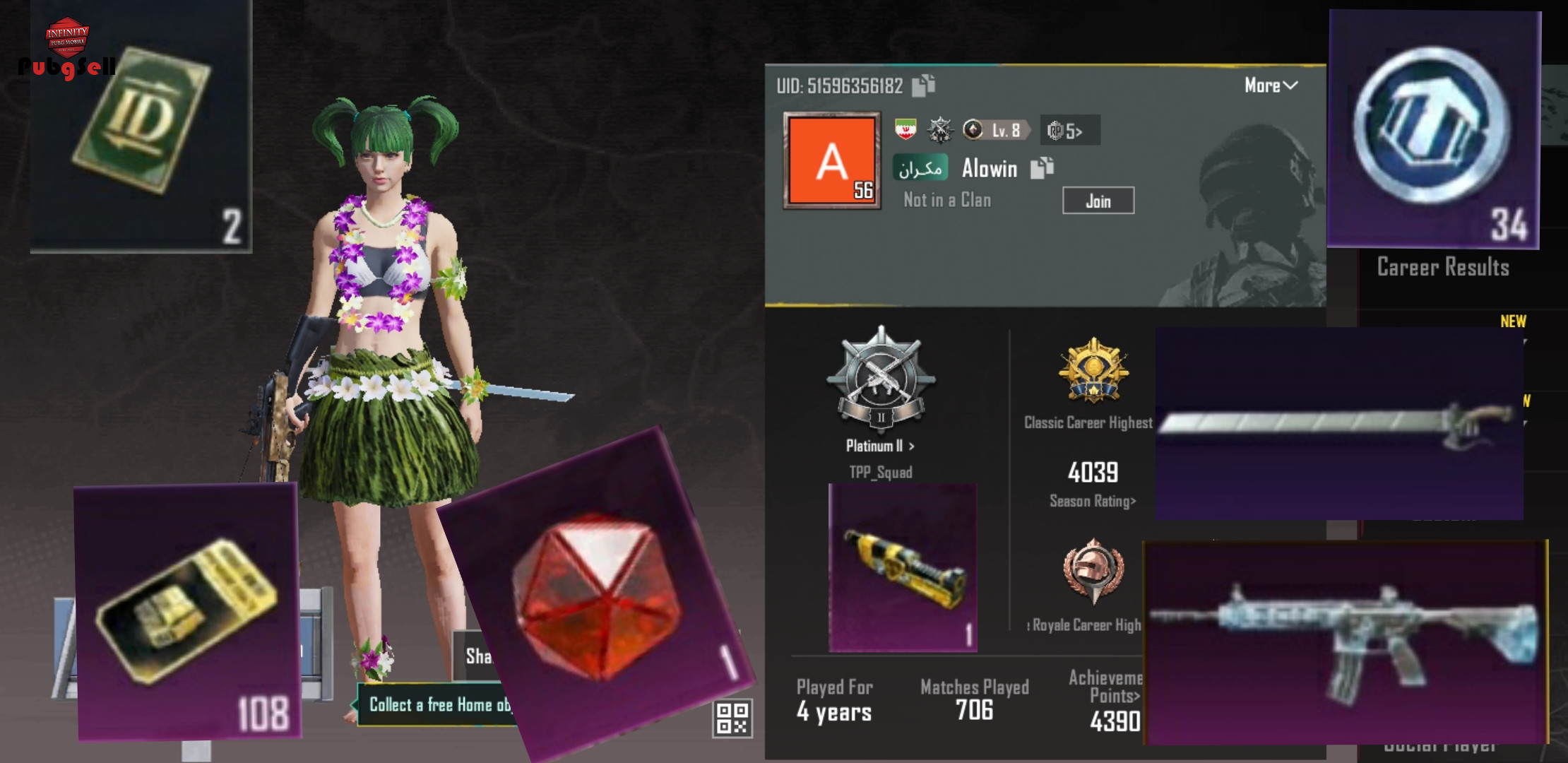This screenshot has height=763, width=1568.
Task: Open Career Results section
Action: tap(1442, 267)
